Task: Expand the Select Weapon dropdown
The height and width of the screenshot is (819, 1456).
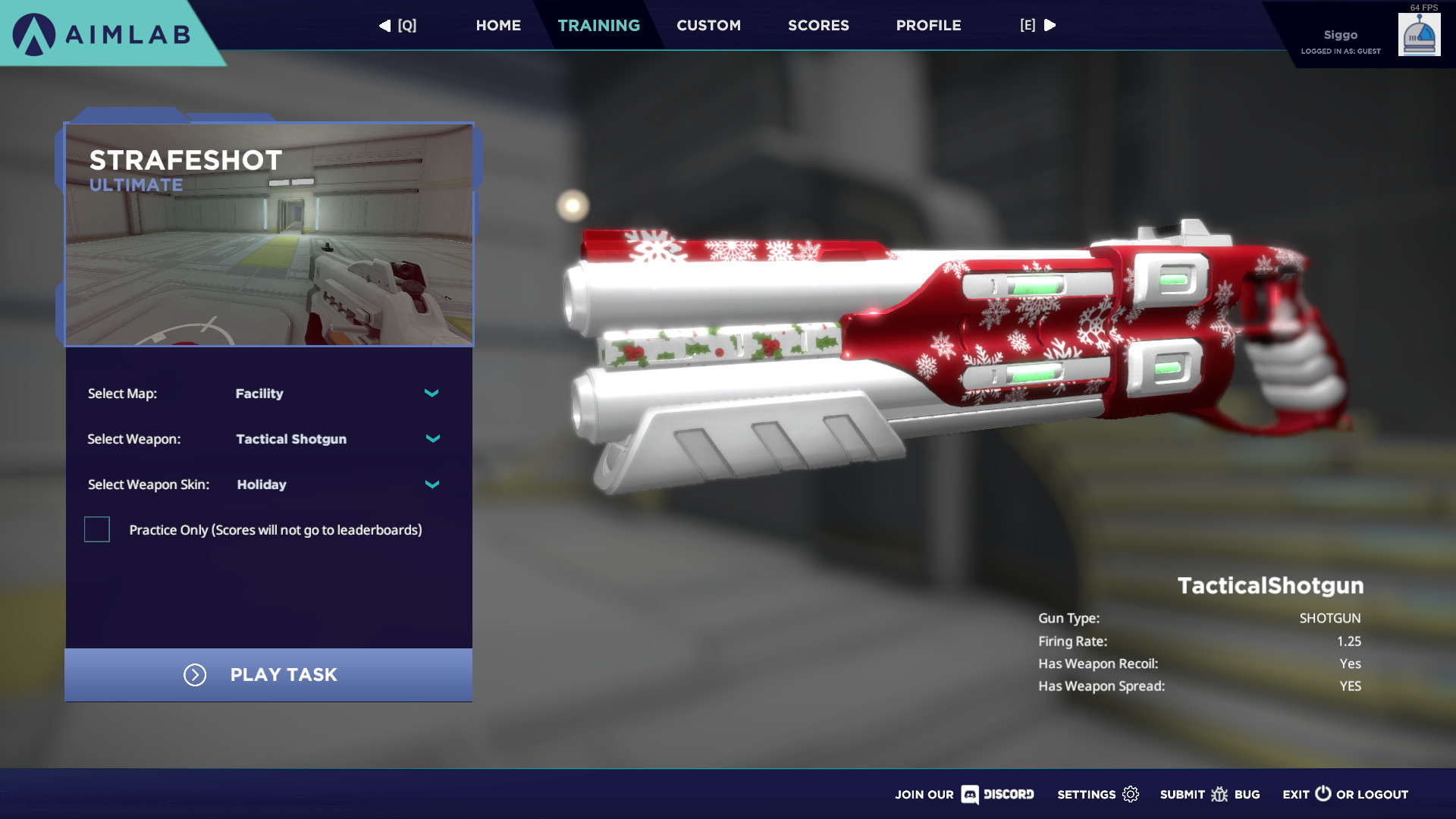Action: tap(431, 438)
